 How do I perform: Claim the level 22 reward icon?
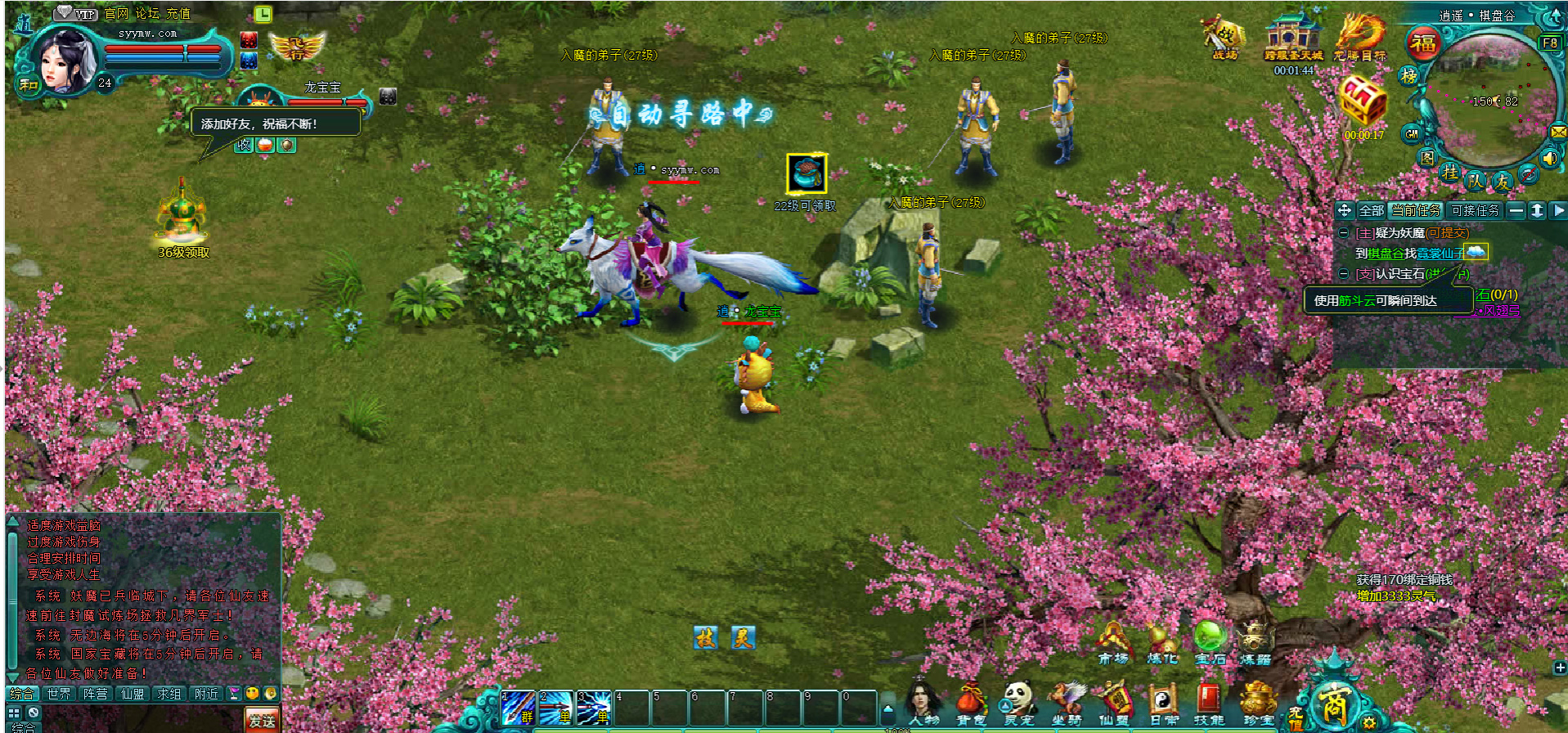(806, 173)
